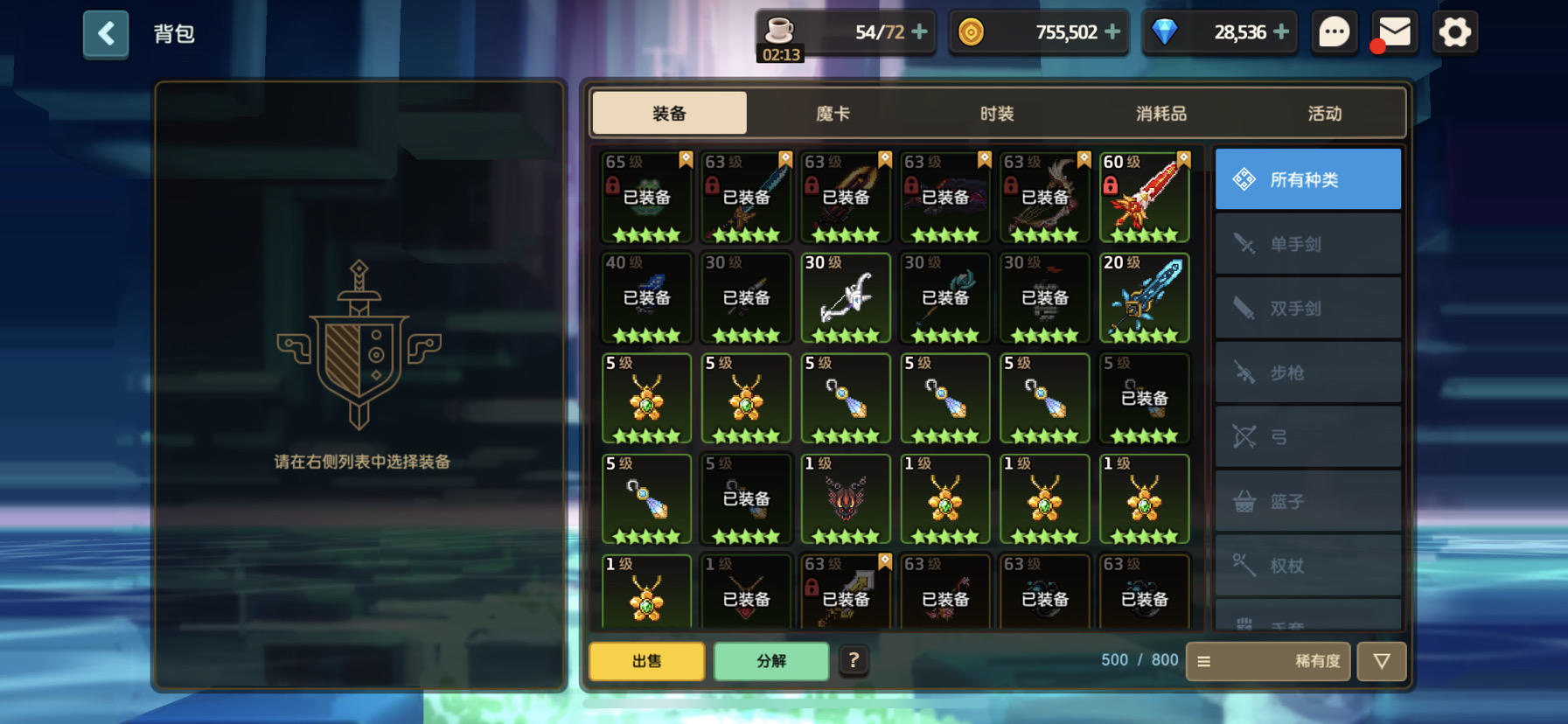Open the mail inbox icon
Screen dimensions: 1568x724
[x=1394, y=31]
